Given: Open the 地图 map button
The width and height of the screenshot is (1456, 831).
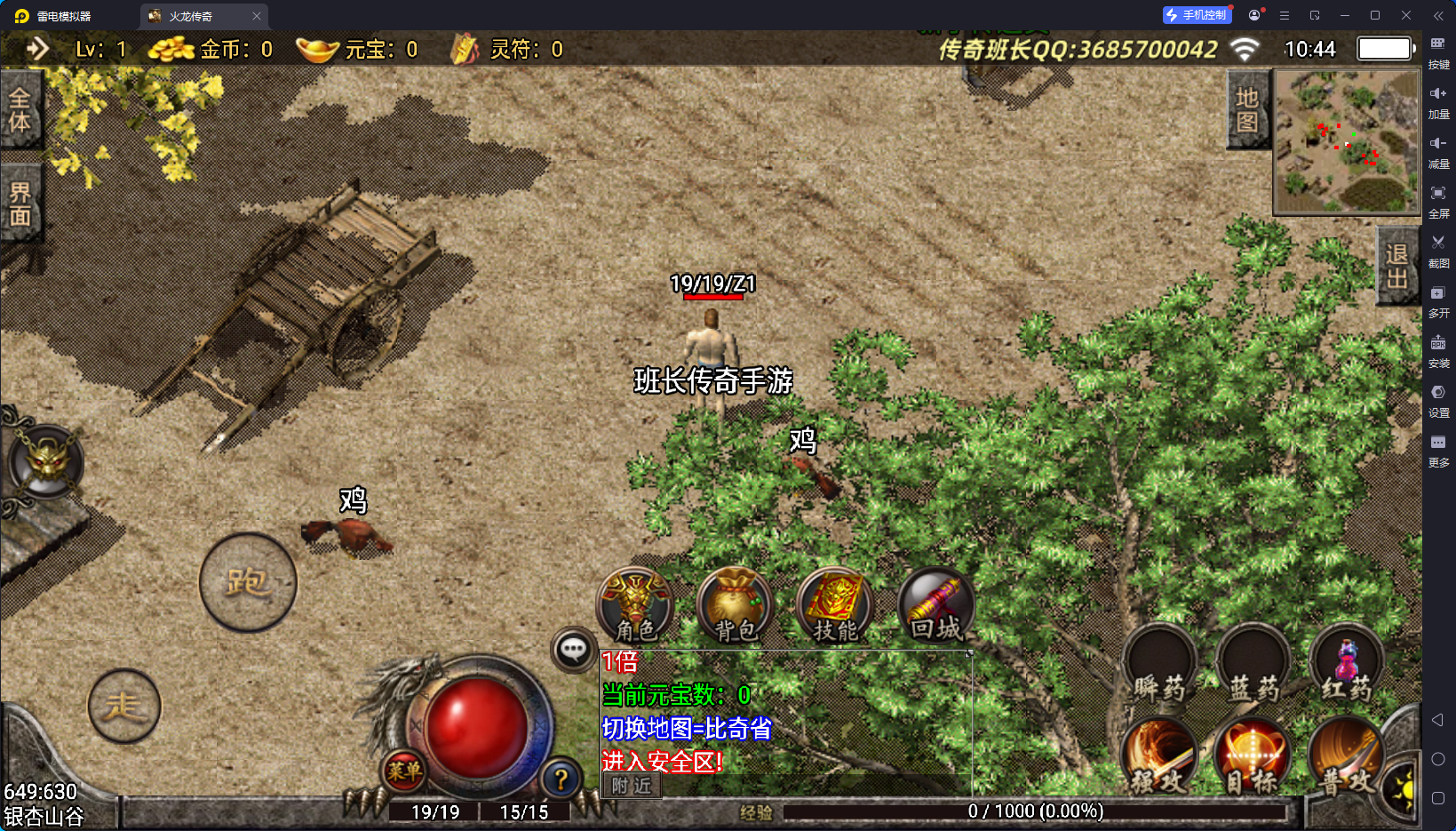Looking at the screenshot, I should tap(1247, 109).
